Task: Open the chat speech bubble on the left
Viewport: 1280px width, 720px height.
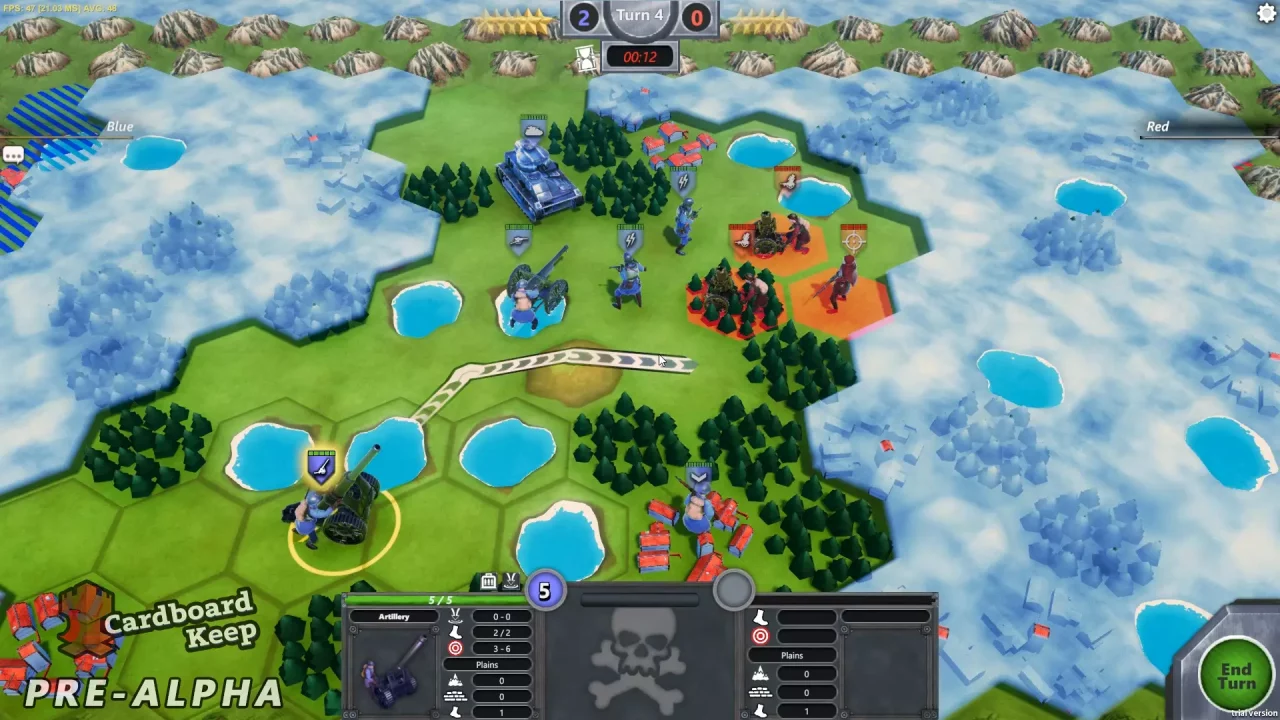Action: [x=13, y=154]
